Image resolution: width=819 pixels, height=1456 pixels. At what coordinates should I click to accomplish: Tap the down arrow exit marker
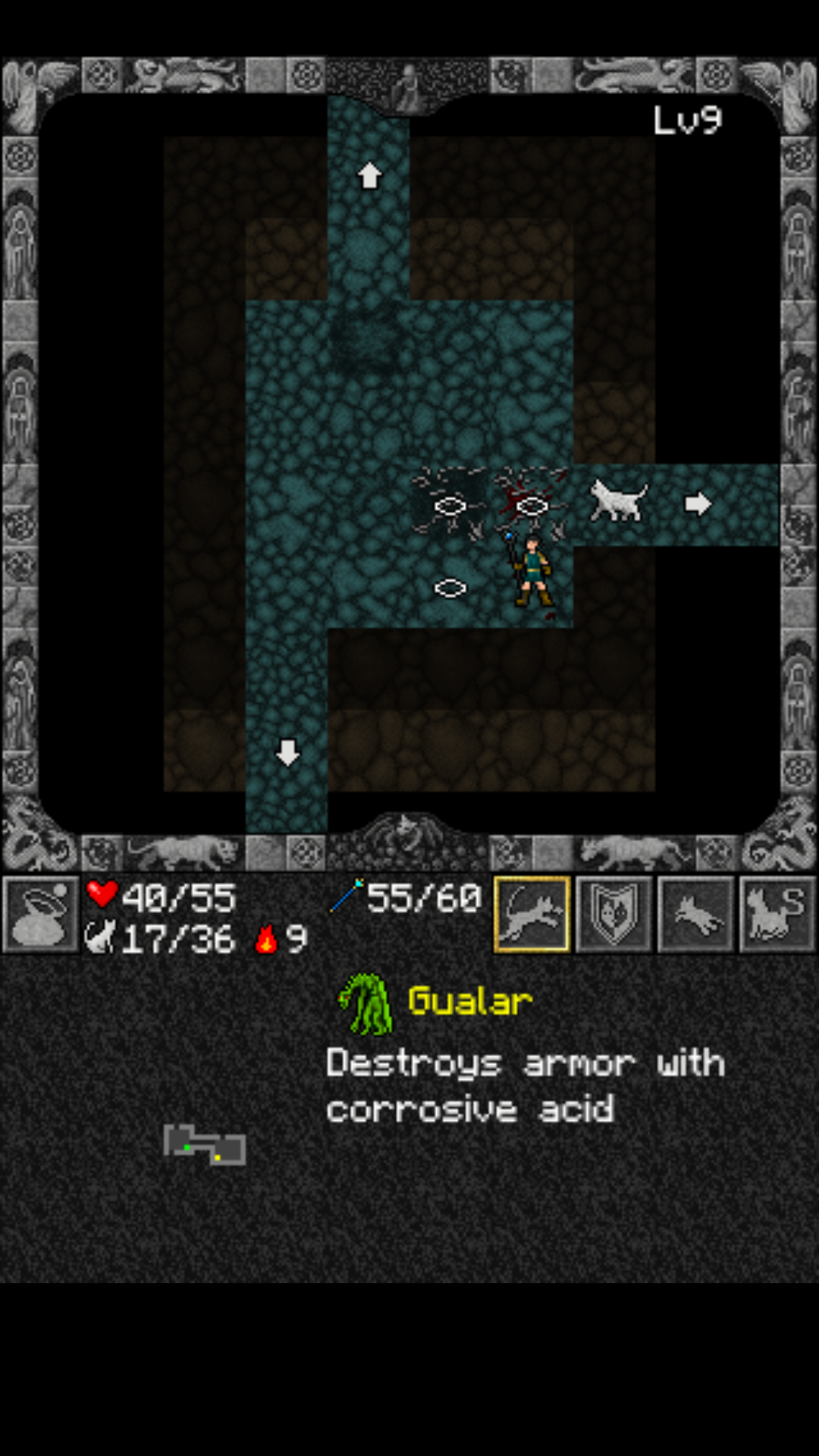[287, 753]
